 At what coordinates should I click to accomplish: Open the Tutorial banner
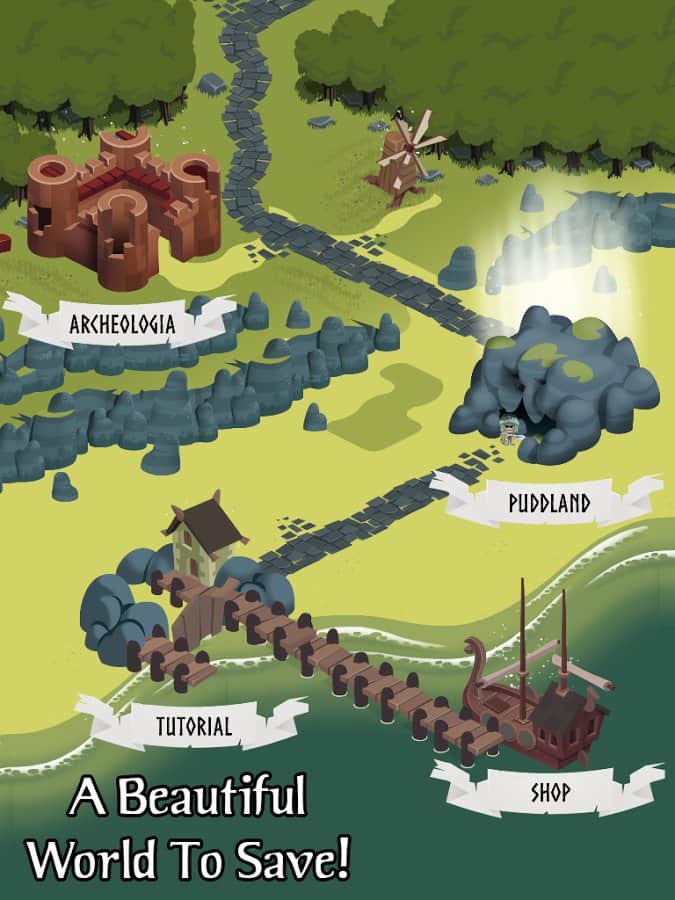pos(193,727)
